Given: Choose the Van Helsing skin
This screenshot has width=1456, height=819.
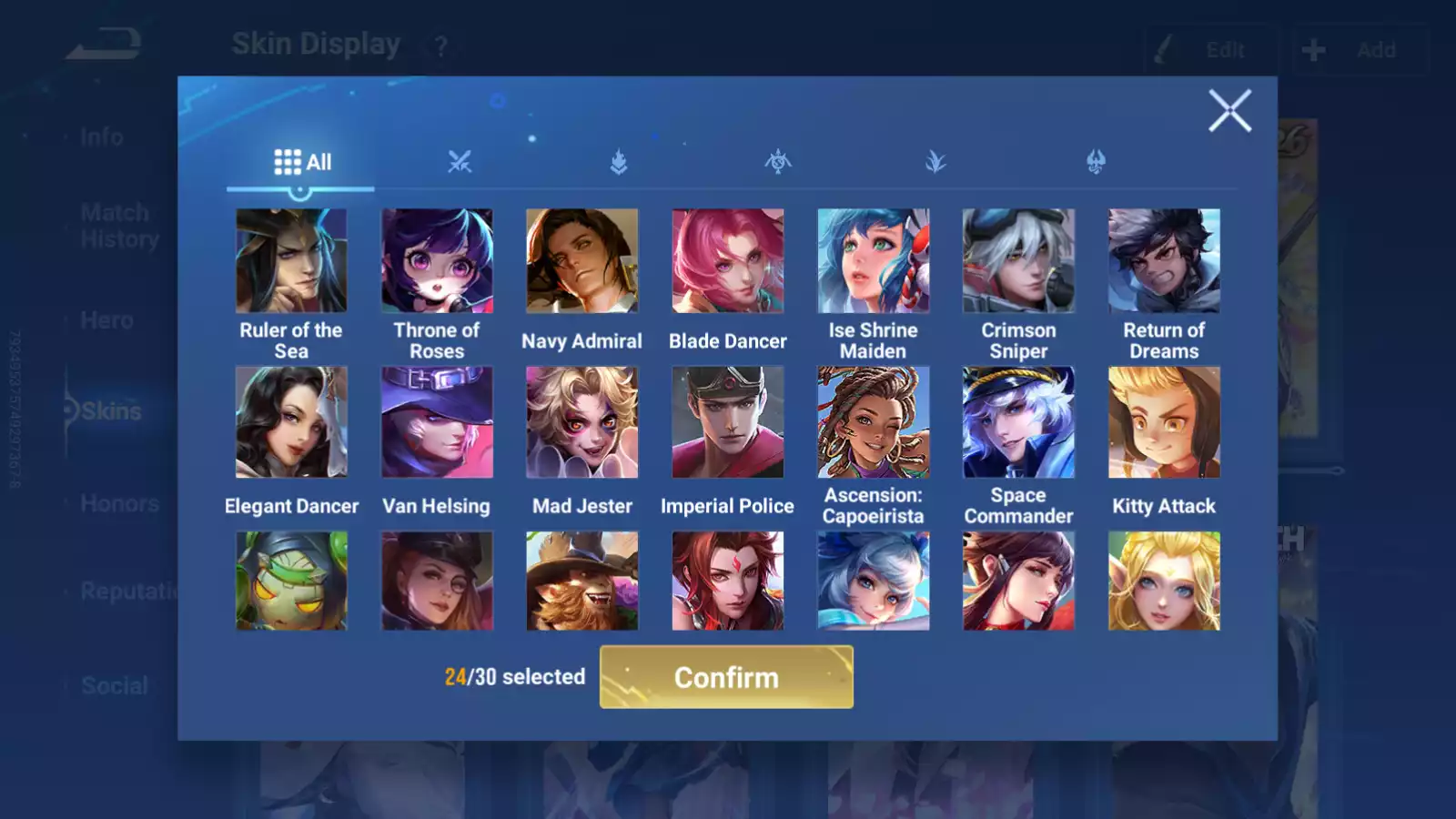Looking at the screenshot, I should (437, 422).
